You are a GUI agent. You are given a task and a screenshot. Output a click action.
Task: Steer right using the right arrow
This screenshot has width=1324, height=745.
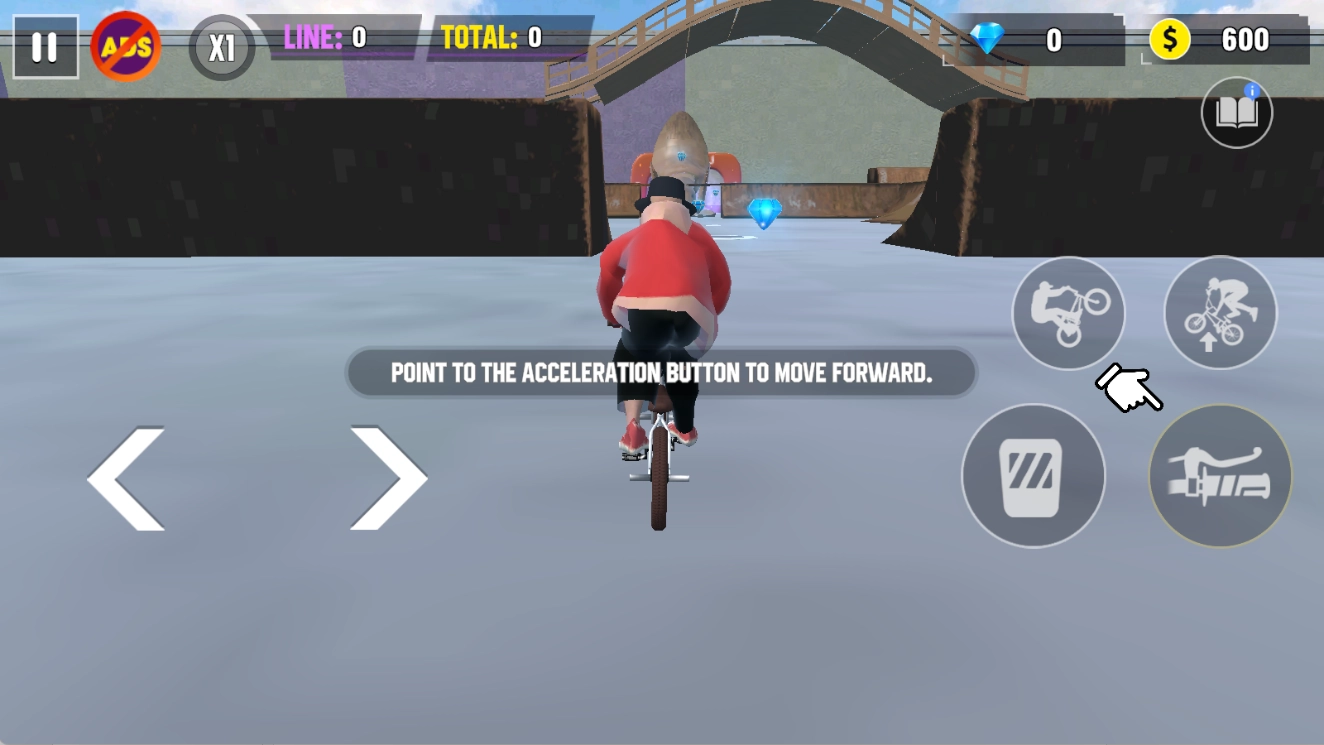[x=390, y=477]
